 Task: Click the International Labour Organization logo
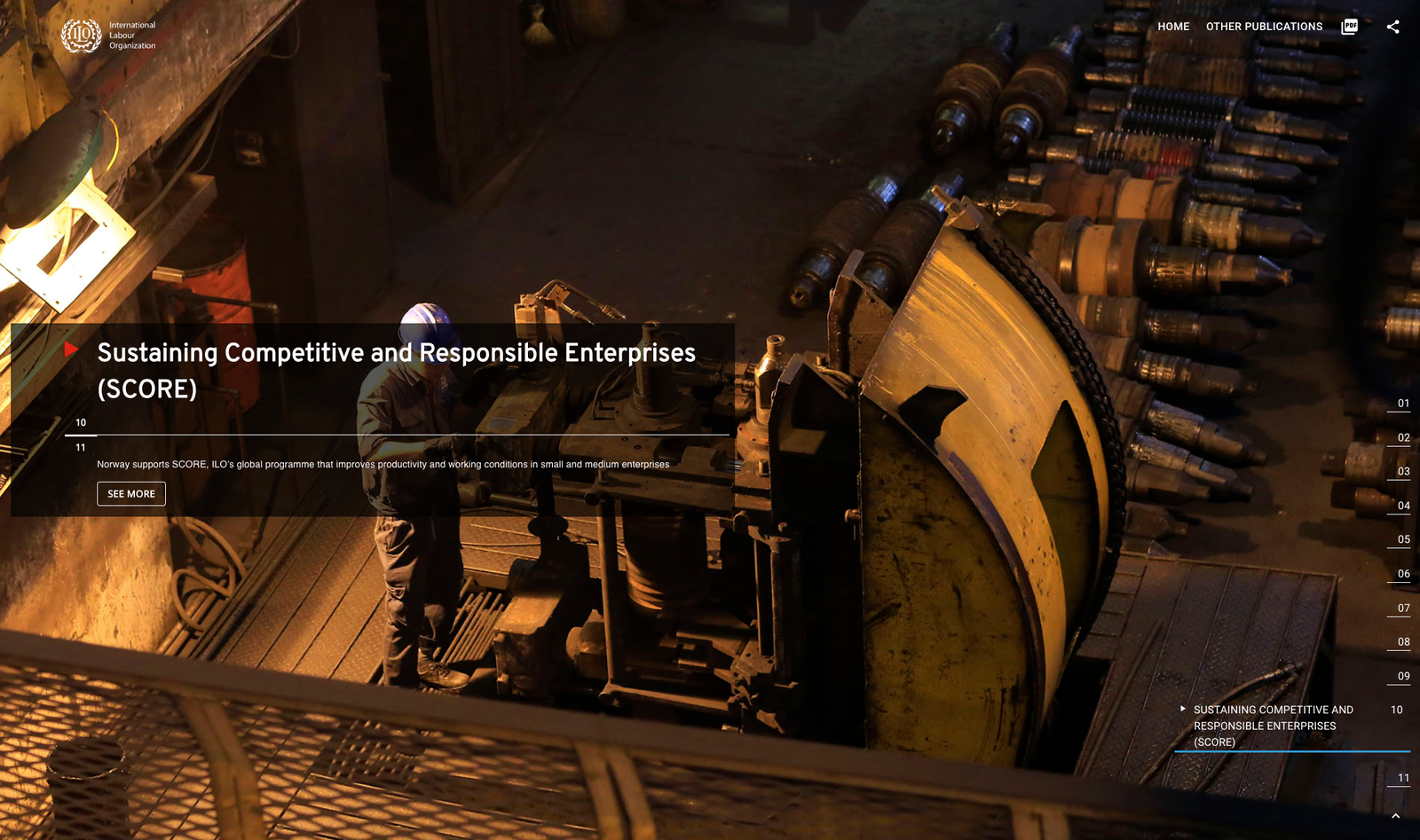[x=108, y=35]
